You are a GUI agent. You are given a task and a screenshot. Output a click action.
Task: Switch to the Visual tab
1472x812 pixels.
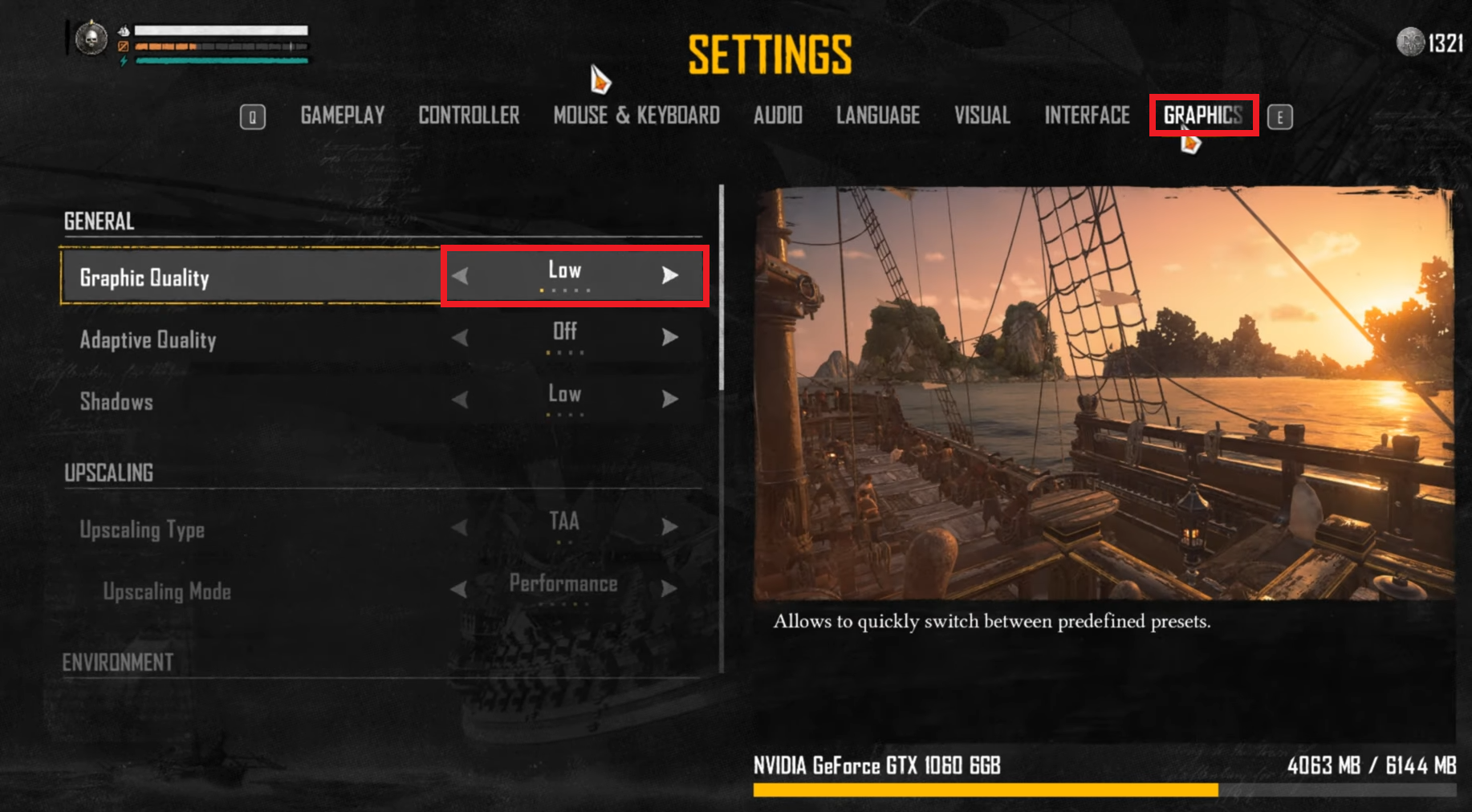(982, 116)
